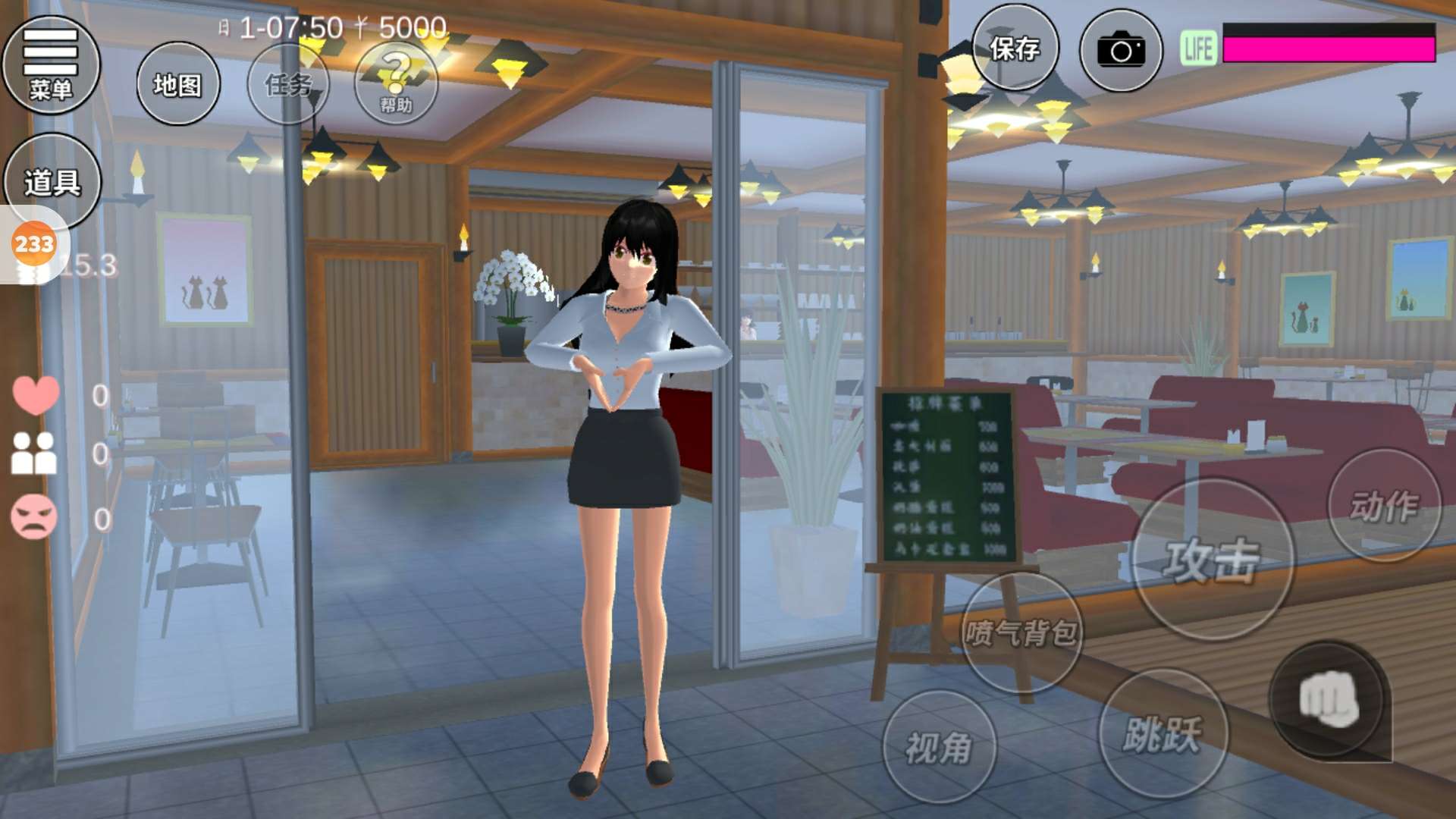Click the orange 233 overlay badge
The width and height of the screenshot is (1456, 819).
34,245
